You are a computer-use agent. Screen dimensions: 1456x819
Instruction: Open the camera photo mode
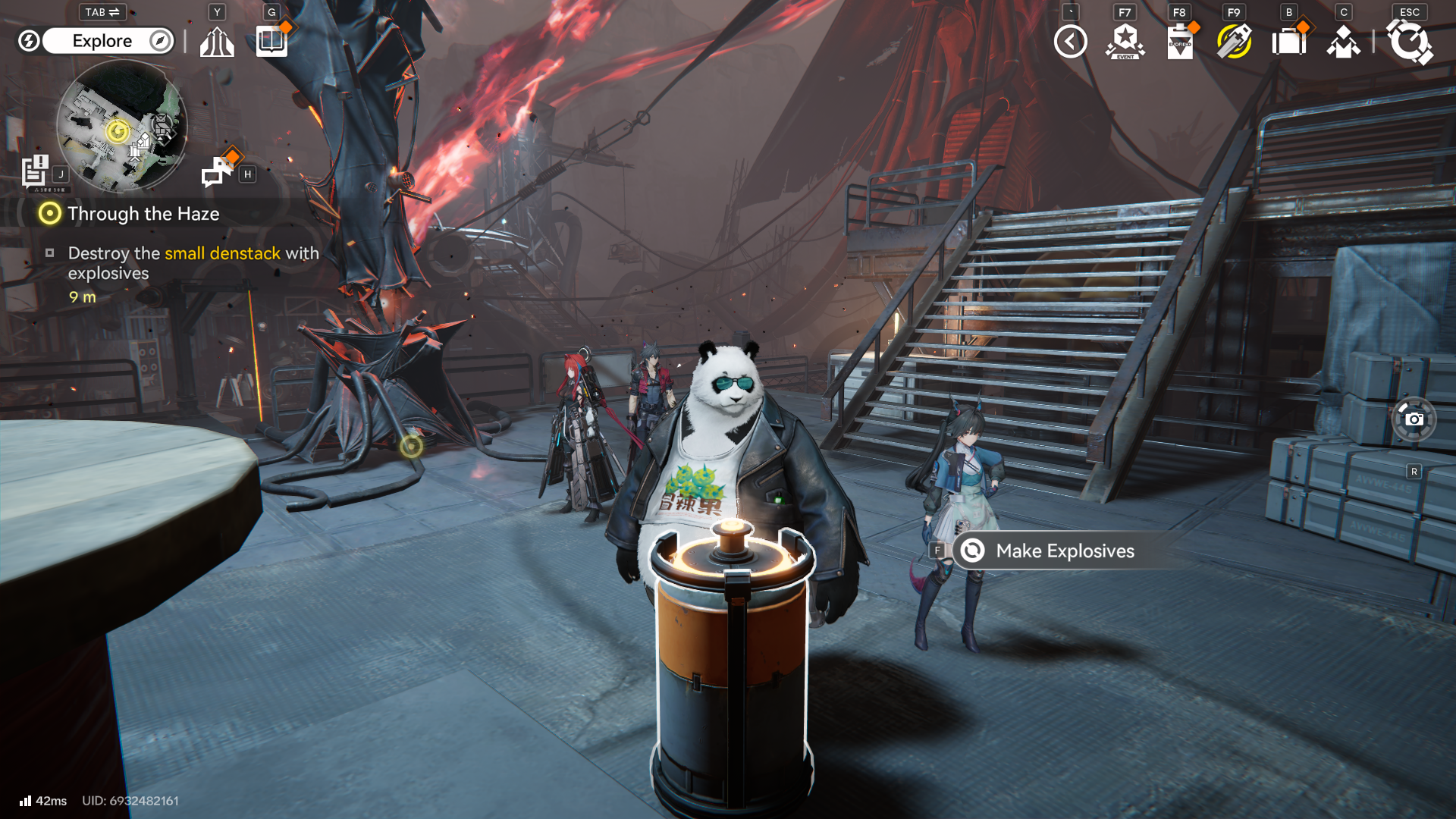pos(1414,419)
